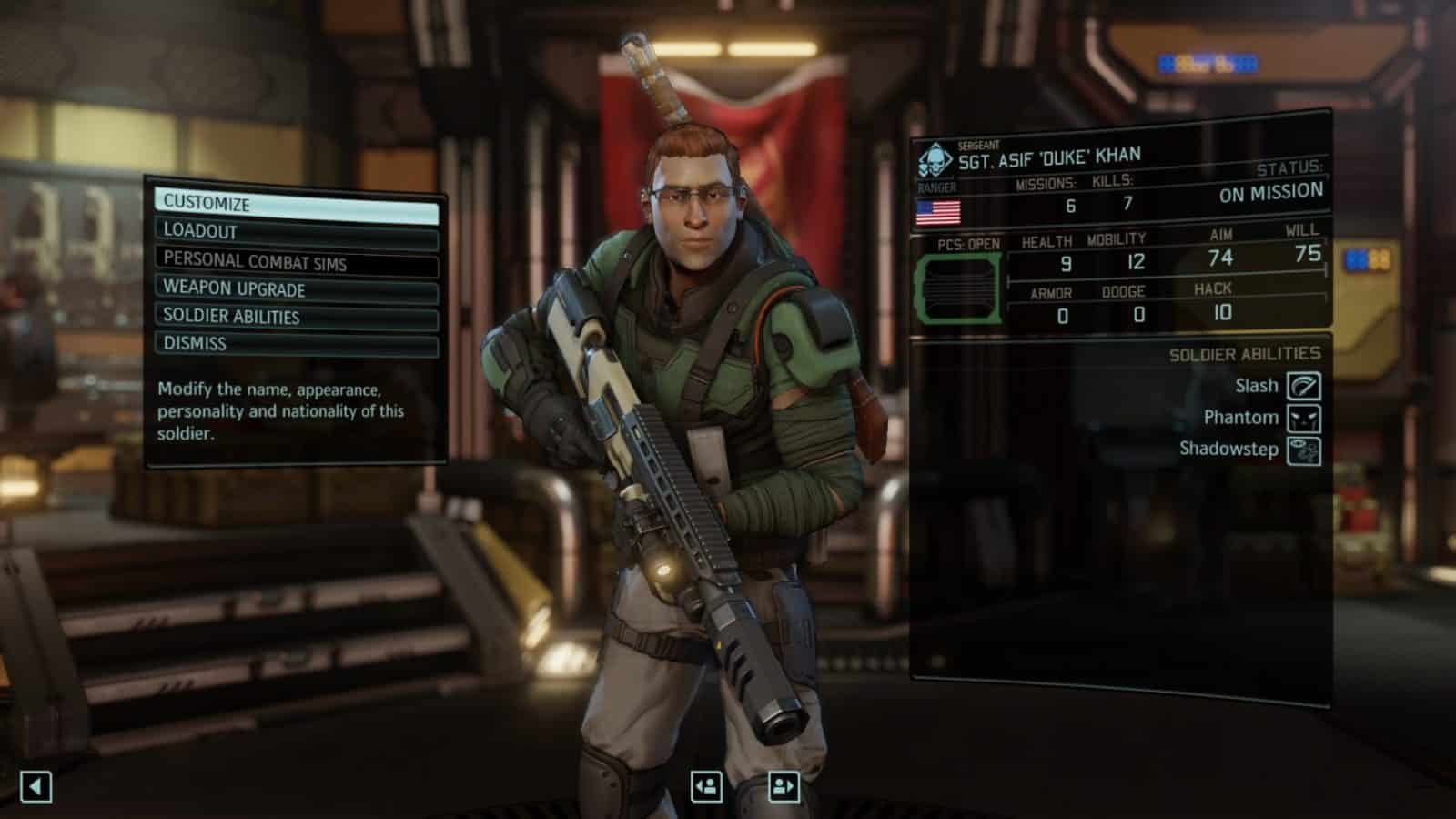Open the empty PCS: OPEN slot
1456x819 pixels.
960,287
